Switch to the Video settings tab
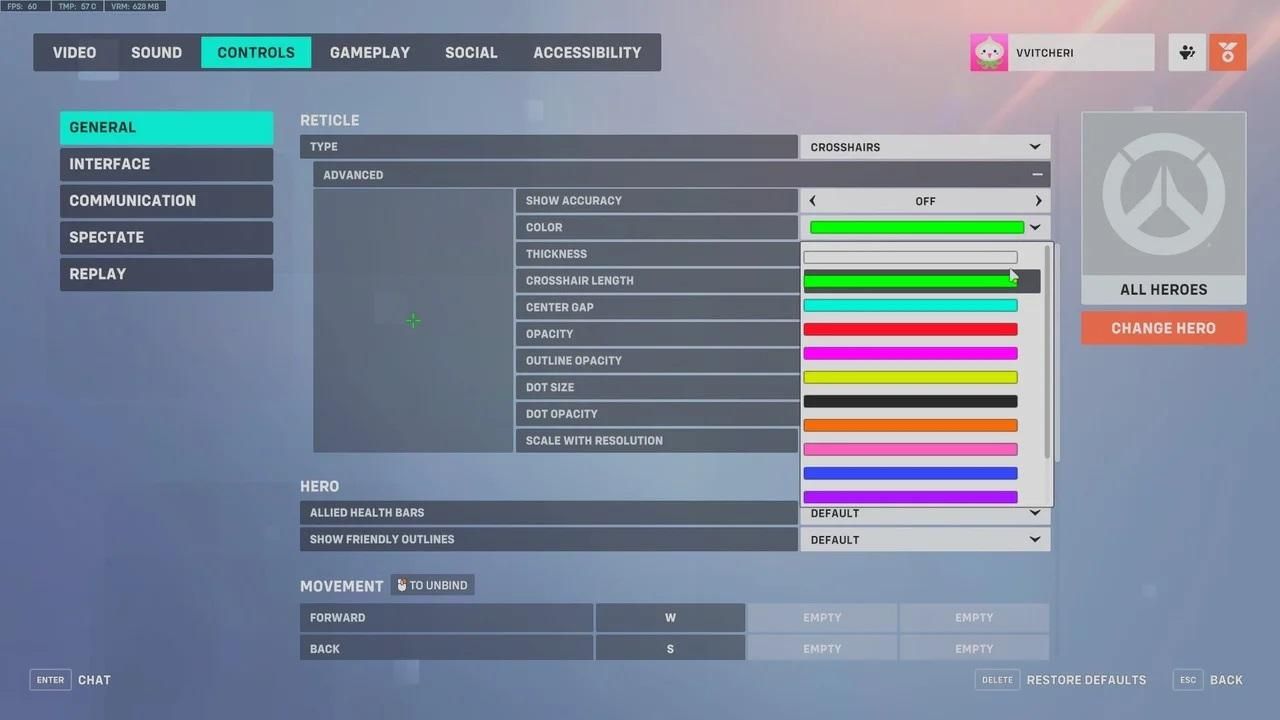 (x=75, y=53)
